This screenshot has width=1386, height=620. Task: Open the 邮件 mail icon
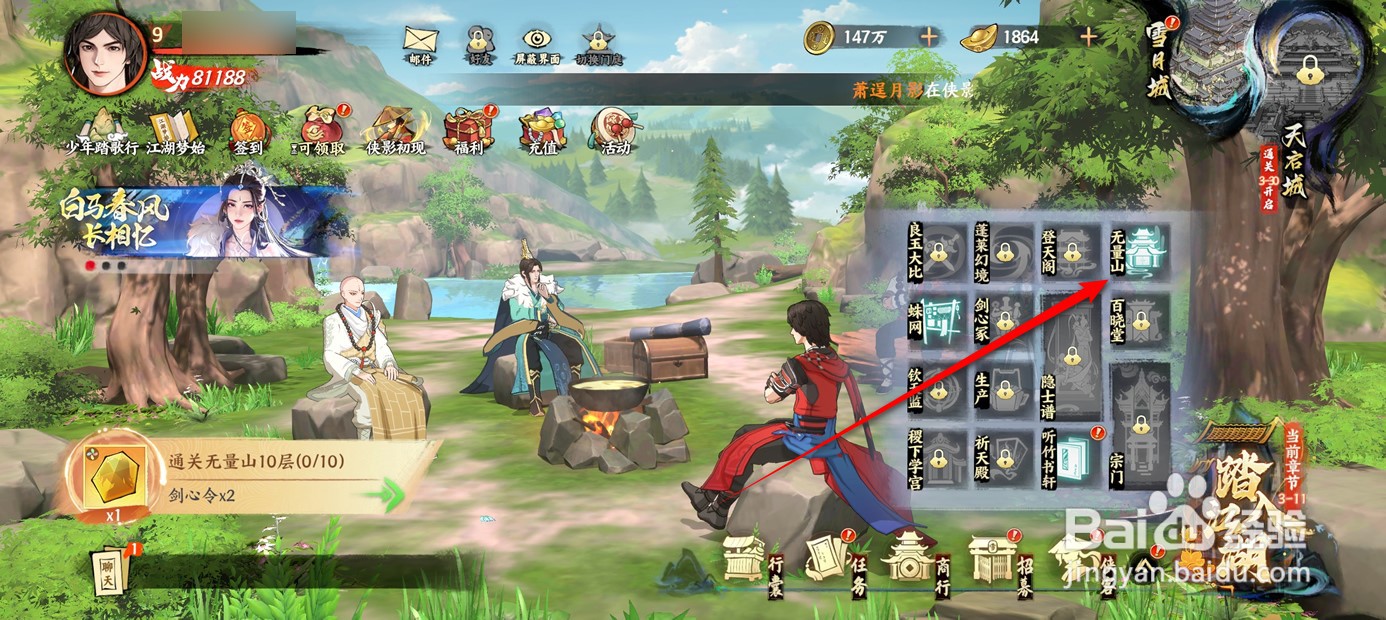point(420,42)
